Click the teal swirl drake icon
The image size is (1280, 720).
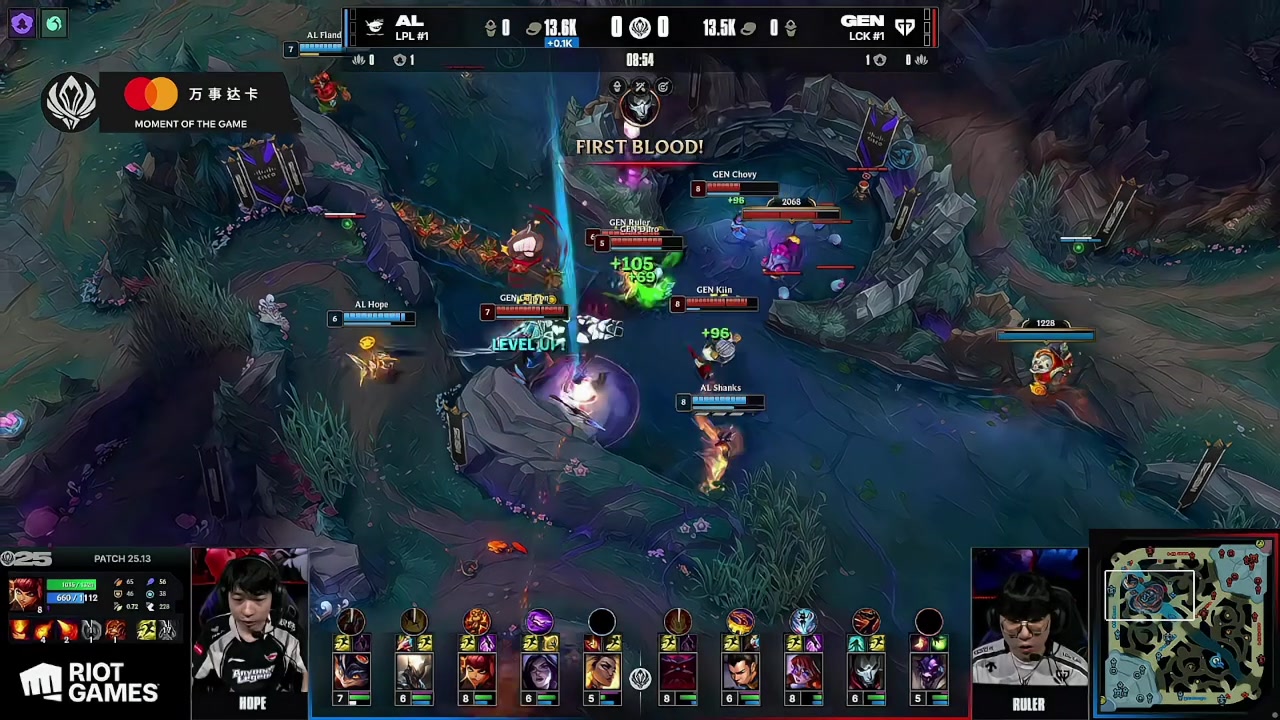(x=54, y=23)
